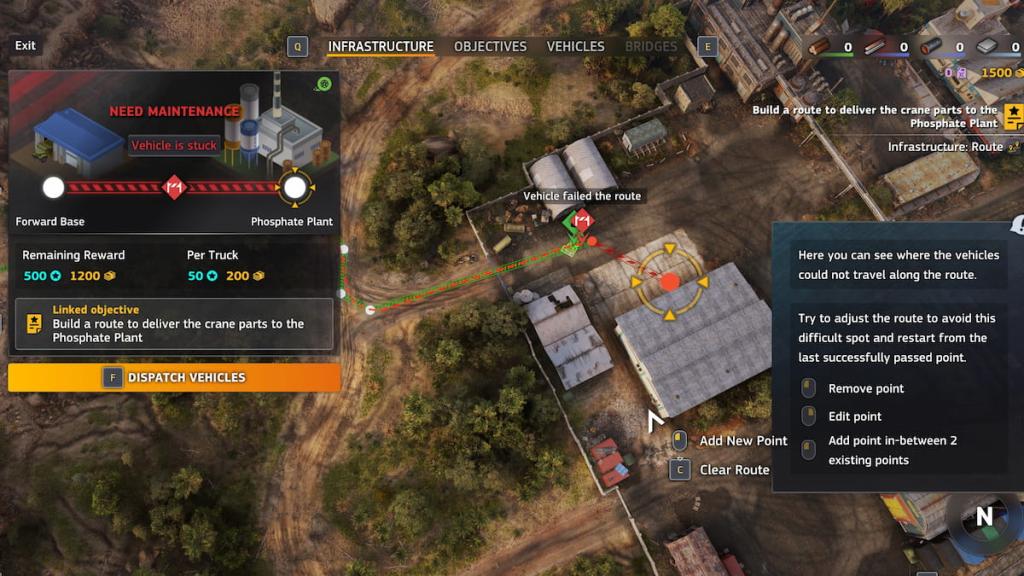The height and width of the screenshot is (576, 1024).
Task: Switch to the Vehicles tab
Action: pos(575,47)
